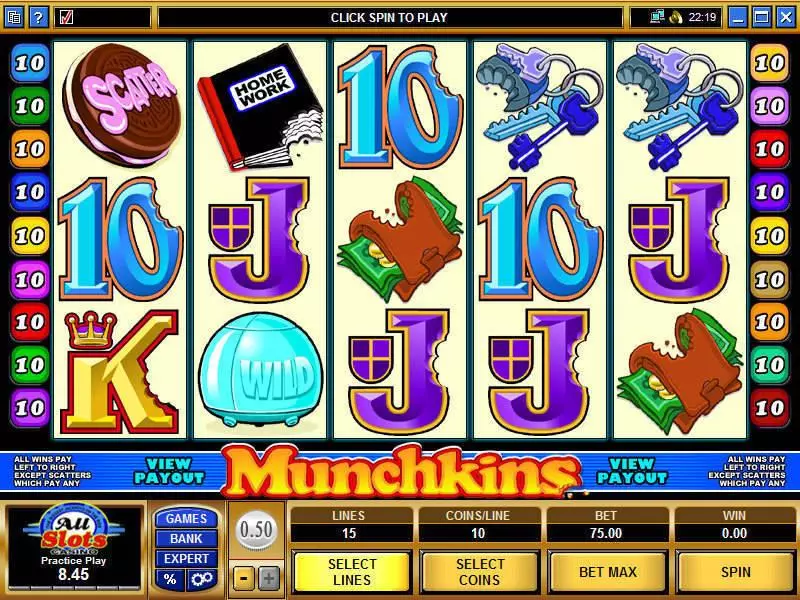This screenshot has width=800, height=600.
Task: Switch to Expert mode
Action: point(186,558)
